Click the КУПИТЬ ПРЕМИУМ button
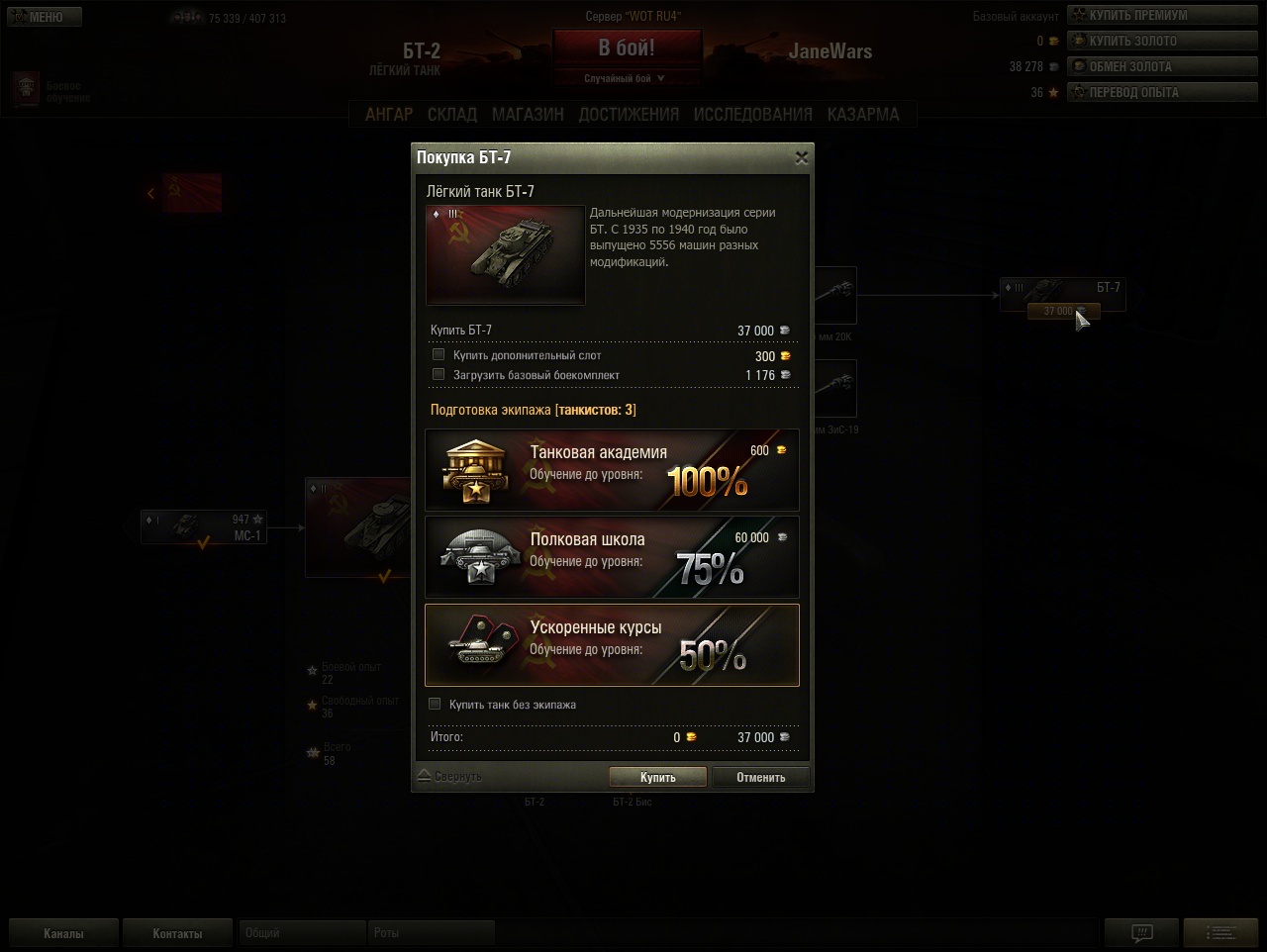The height and width of the screenshot is (952, 1267). point(1162,15)
